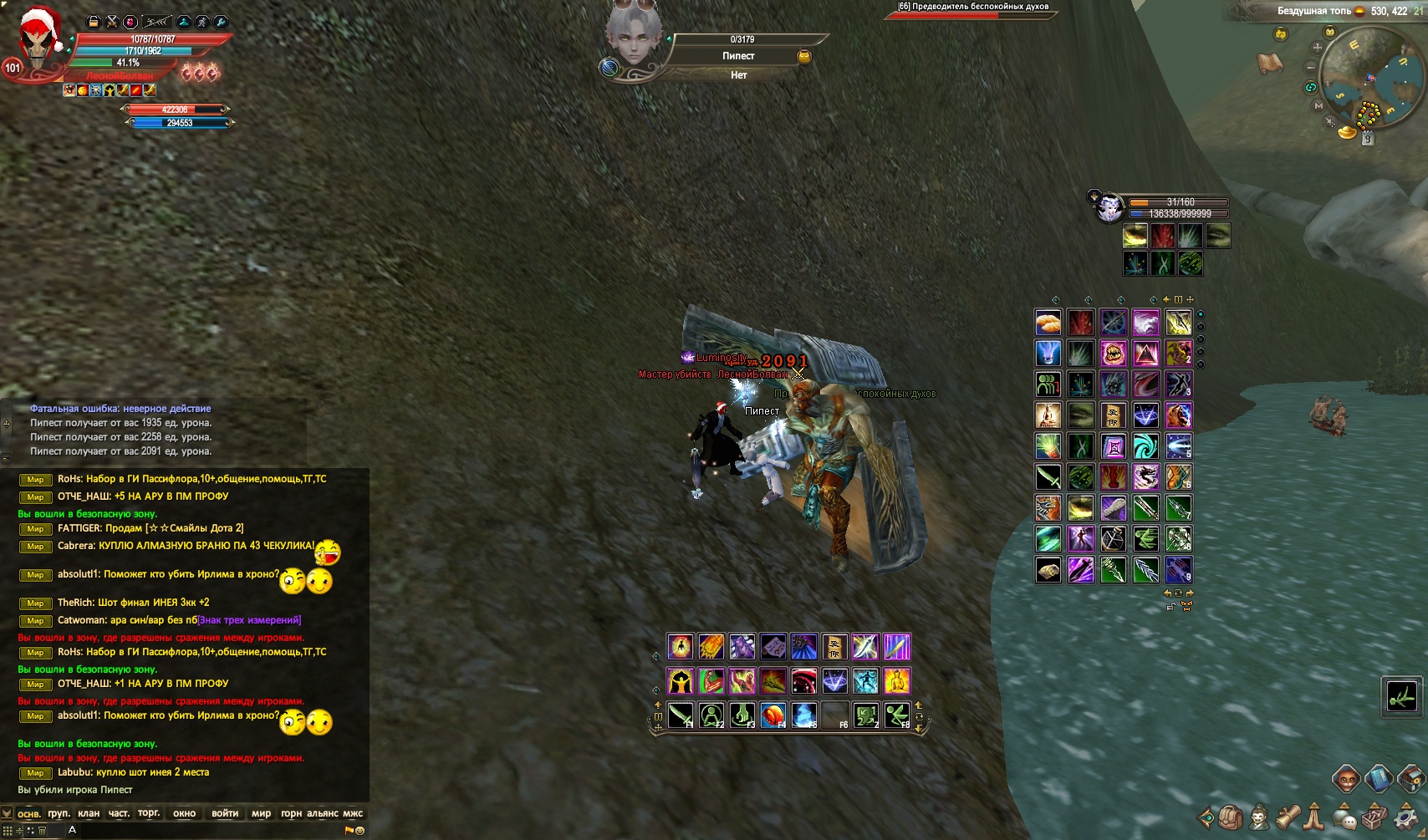
Task: Select the "мир" world chat tab
Action: [261, 813]
